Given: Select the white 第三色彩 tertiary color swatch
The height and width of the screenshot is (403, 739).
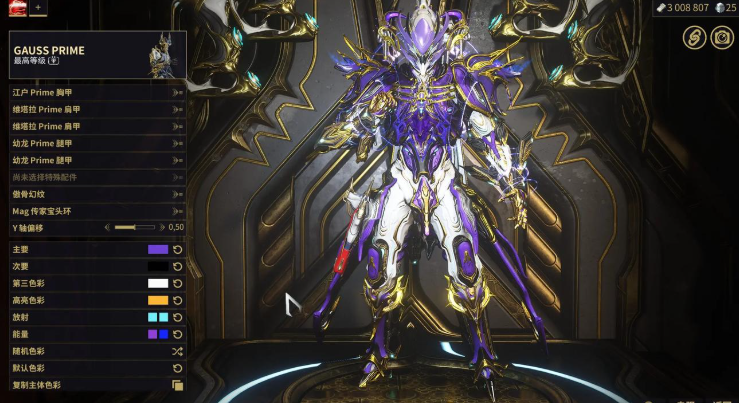Looking at the screenshot, I should (x=158, y=283).
